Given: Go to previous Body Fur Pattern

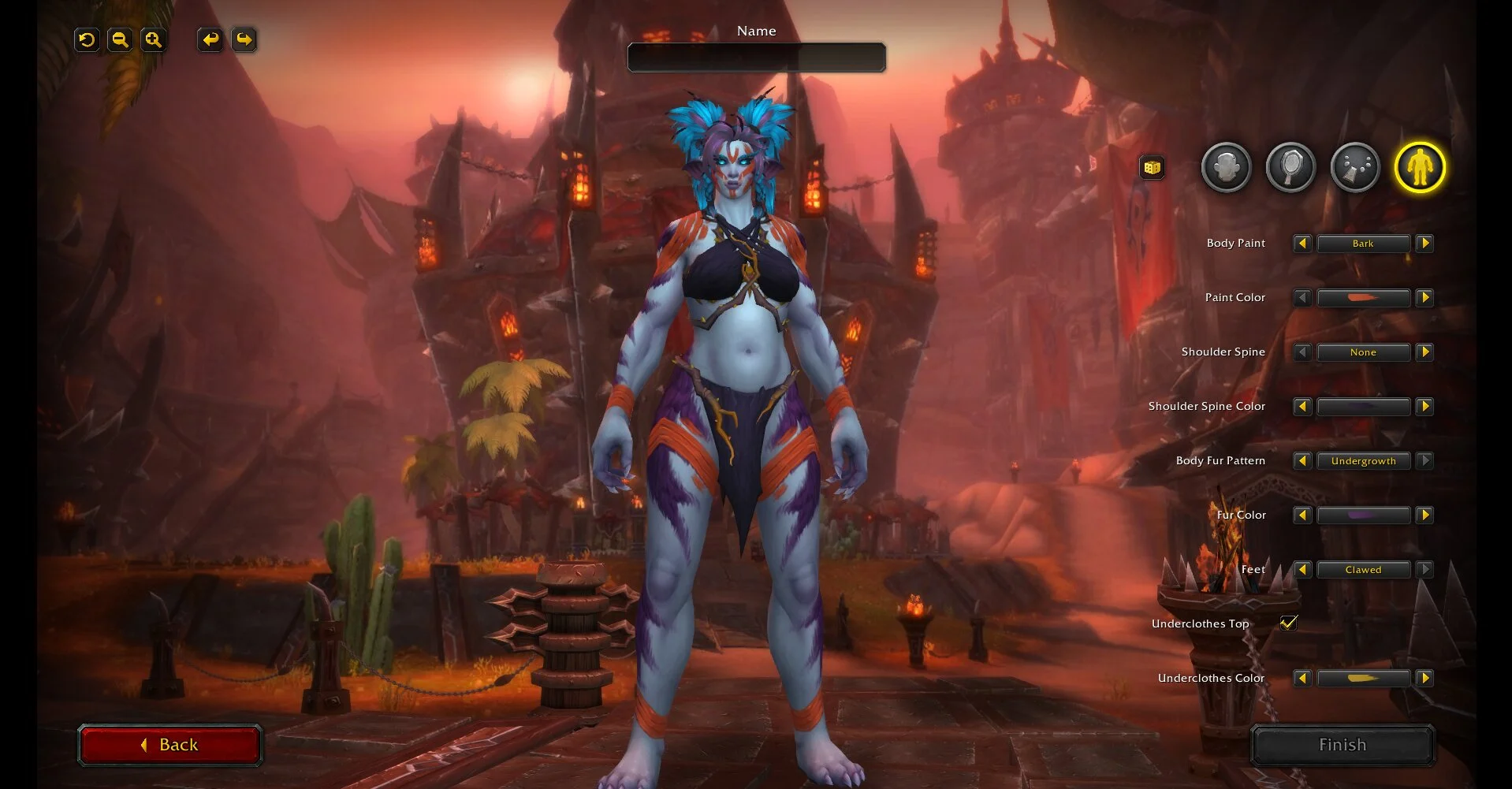Looking at the screenshot, I should click(1302, 461).
